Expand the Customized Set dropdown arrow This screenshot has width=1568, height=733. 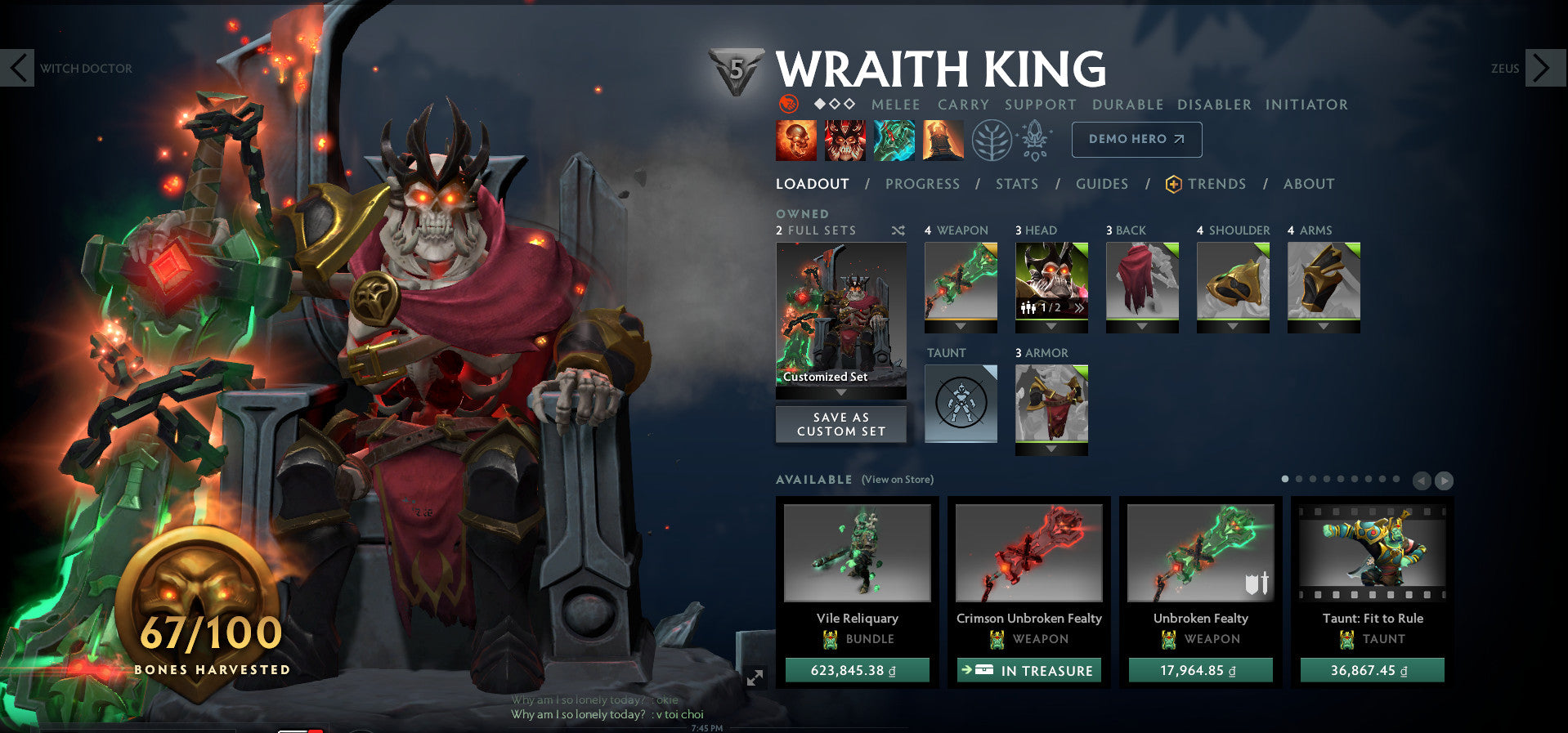[840, 391]
